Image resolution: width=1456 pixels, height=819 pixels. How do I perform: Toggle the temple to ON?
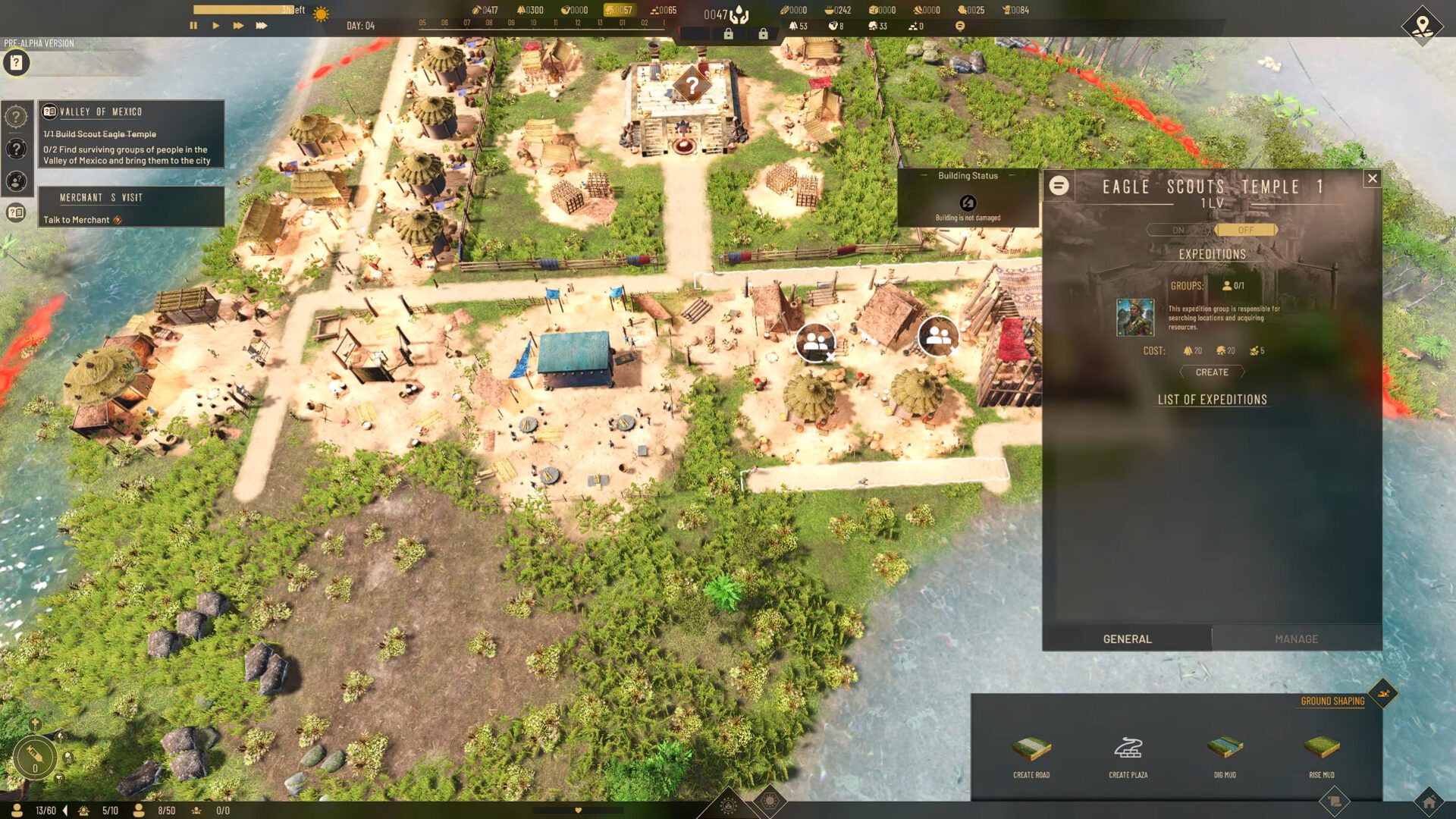coord(1178,230)
